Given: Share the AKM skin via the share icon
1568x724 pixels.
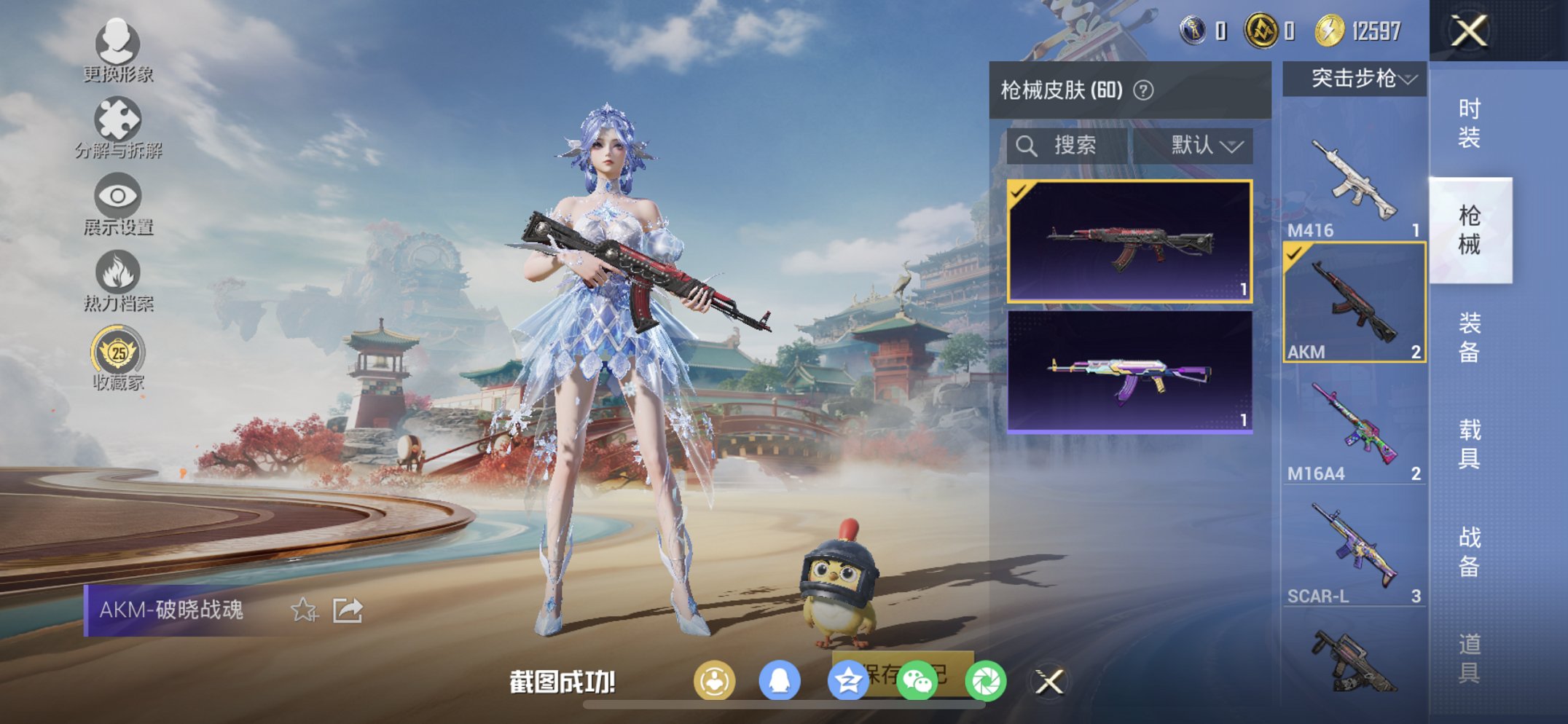Looking at the screenshot, I should (346, 610).
